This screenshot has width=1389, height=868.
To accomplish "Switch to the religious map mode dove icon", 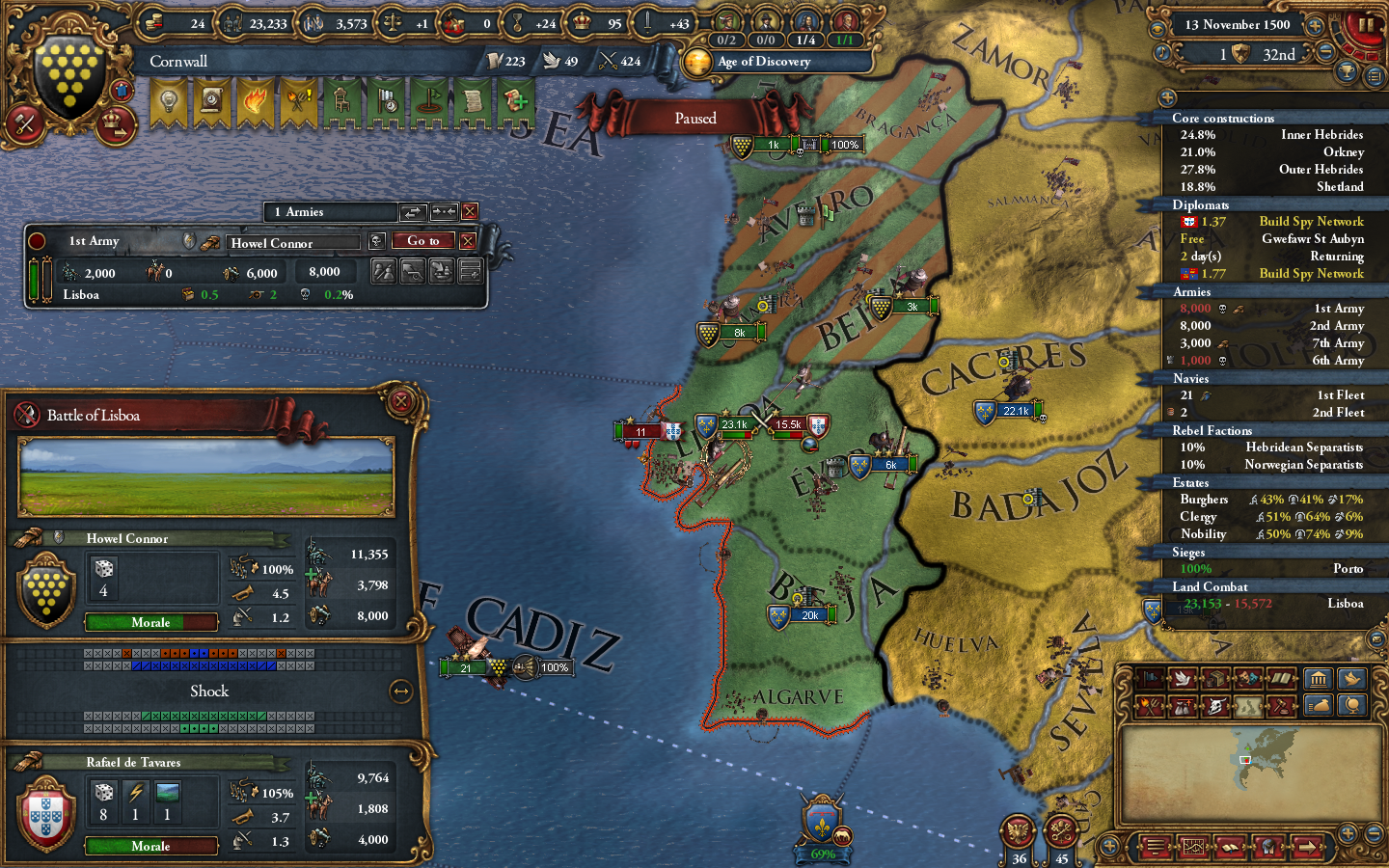I will click(x=1184, y=680).
